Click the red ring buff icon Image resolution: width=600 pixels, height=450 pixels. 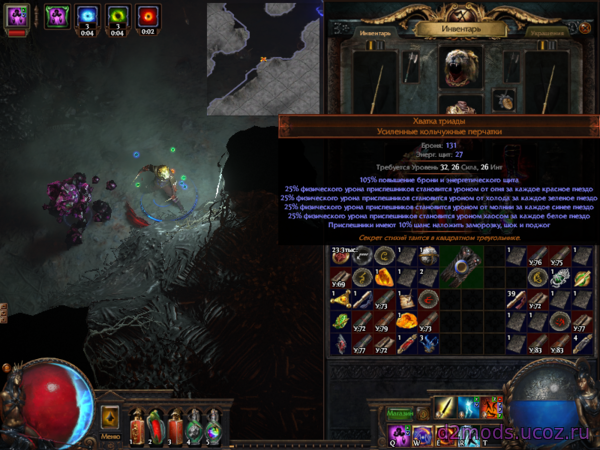coord(149,17)
